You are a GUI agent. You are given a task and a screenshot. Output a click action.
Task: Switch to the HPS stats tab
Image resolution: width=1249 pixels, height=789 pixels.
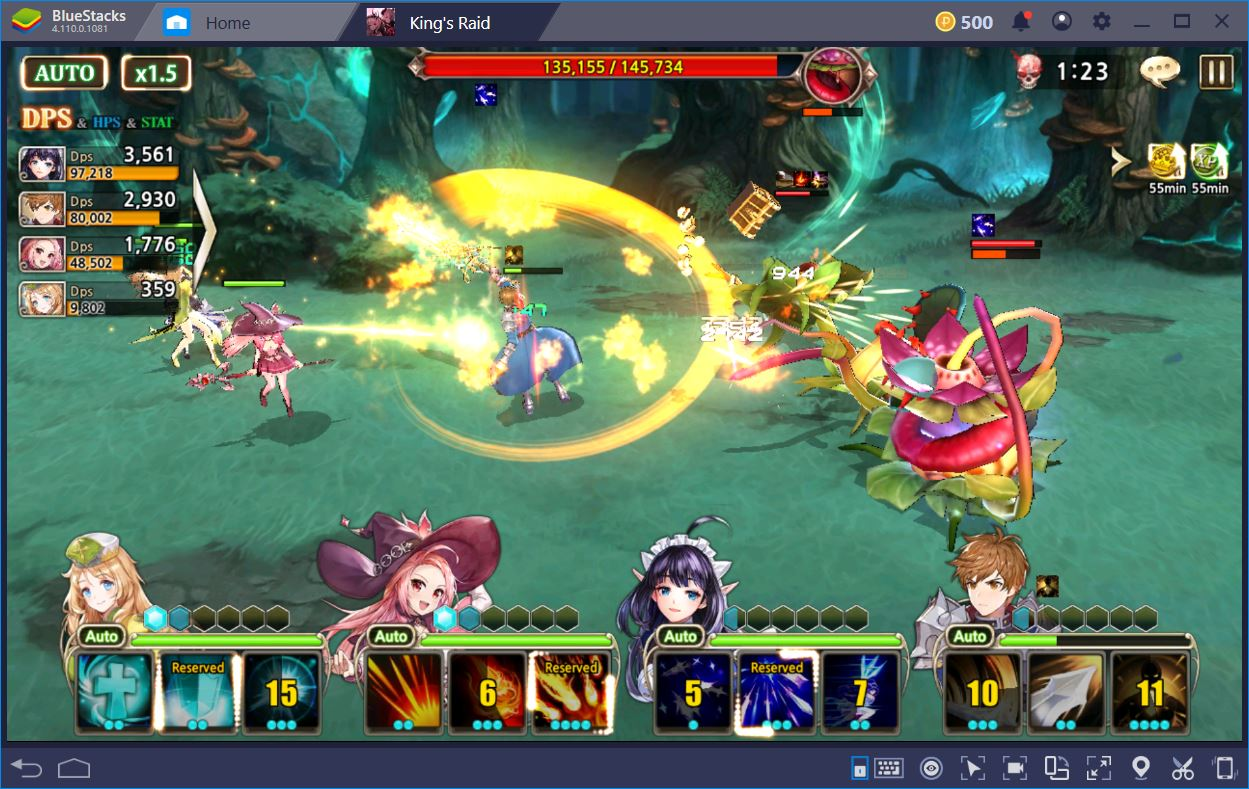coord(106,122)
